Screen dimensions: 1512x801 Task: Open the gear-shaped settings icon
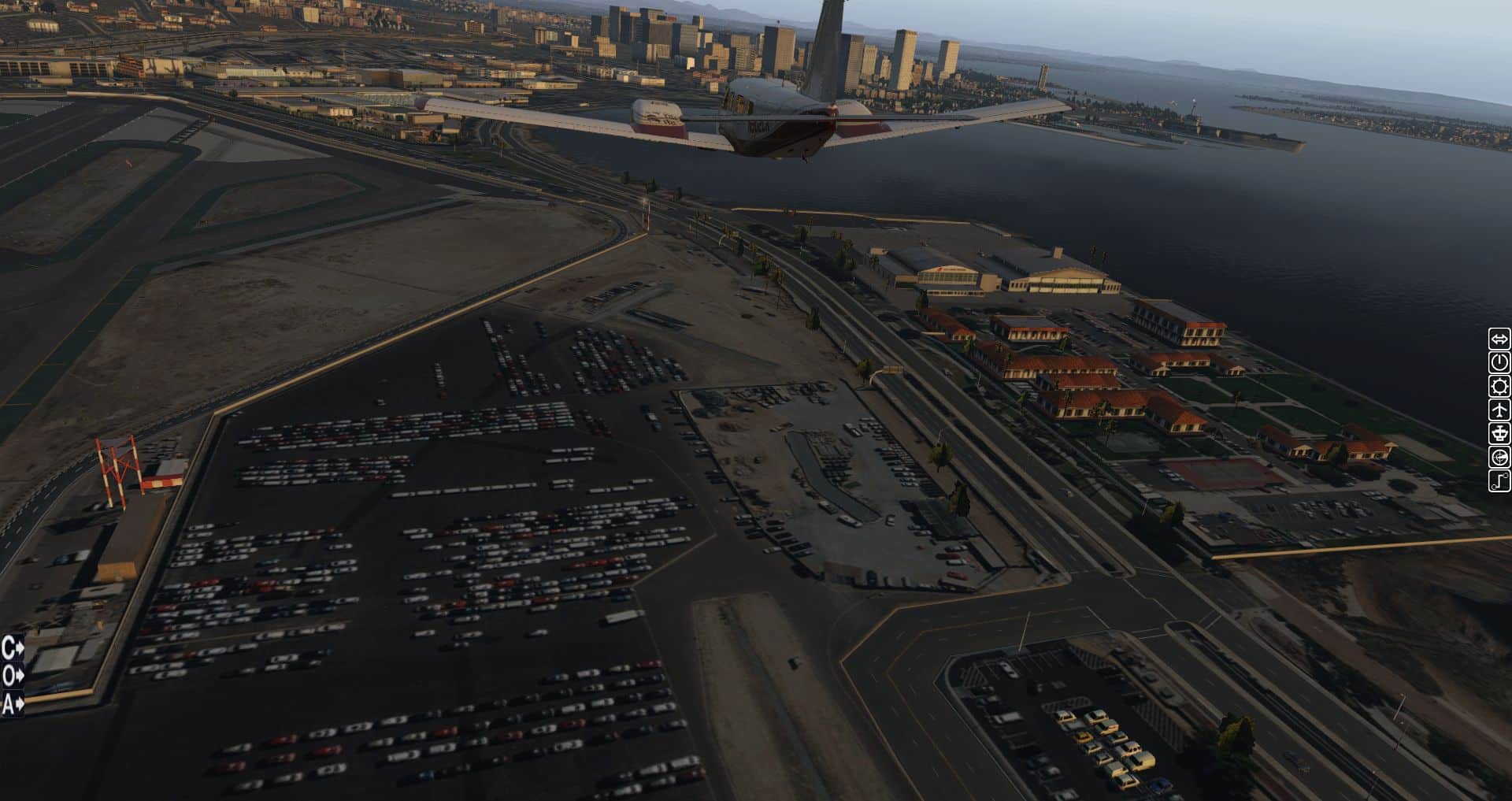click(x=1499, y=386)
